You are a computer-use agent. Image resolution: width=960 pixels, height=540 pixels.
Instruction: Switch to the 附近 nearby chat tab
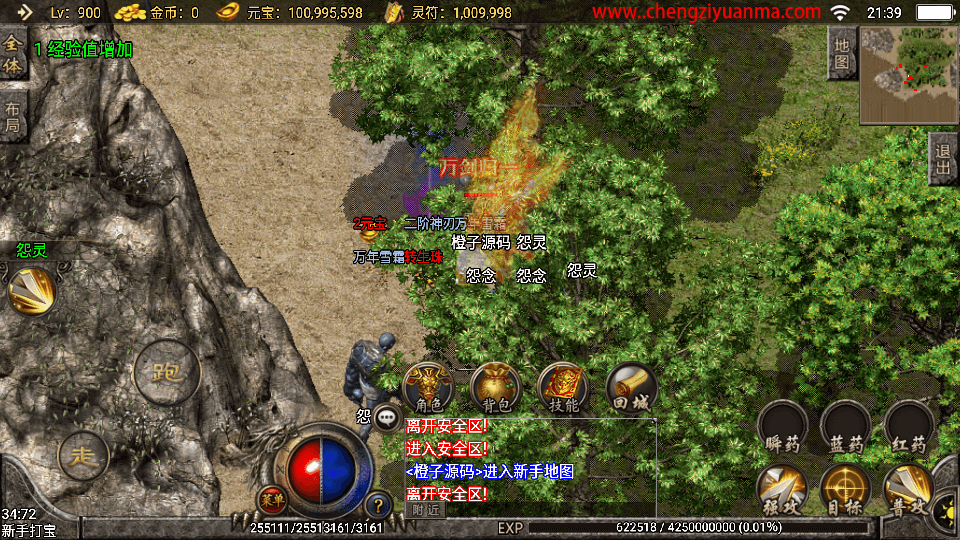425,510
